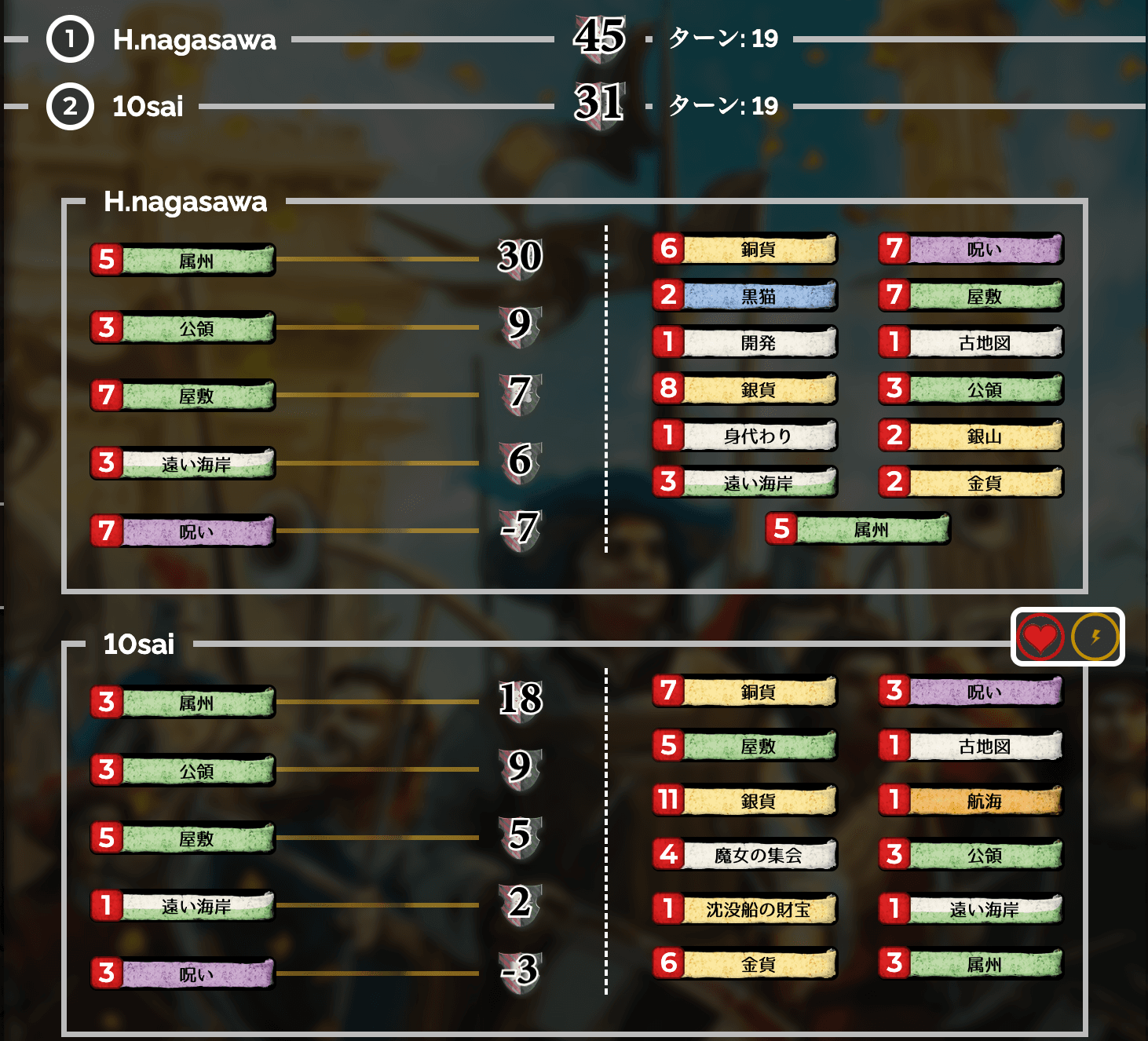Select the 黒猫 card in H.nagasawa's deck
Screen dimensions: 1148x1041
click(x=746, y=296)
